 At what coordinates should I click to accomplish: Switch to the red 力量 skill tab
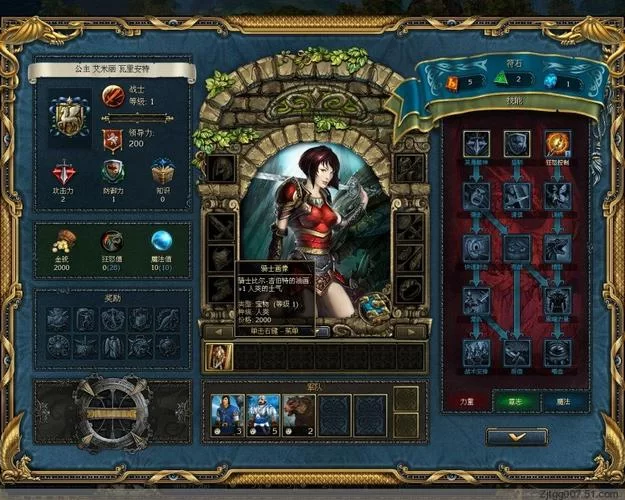pyautogui.click(x=469, y=400)
